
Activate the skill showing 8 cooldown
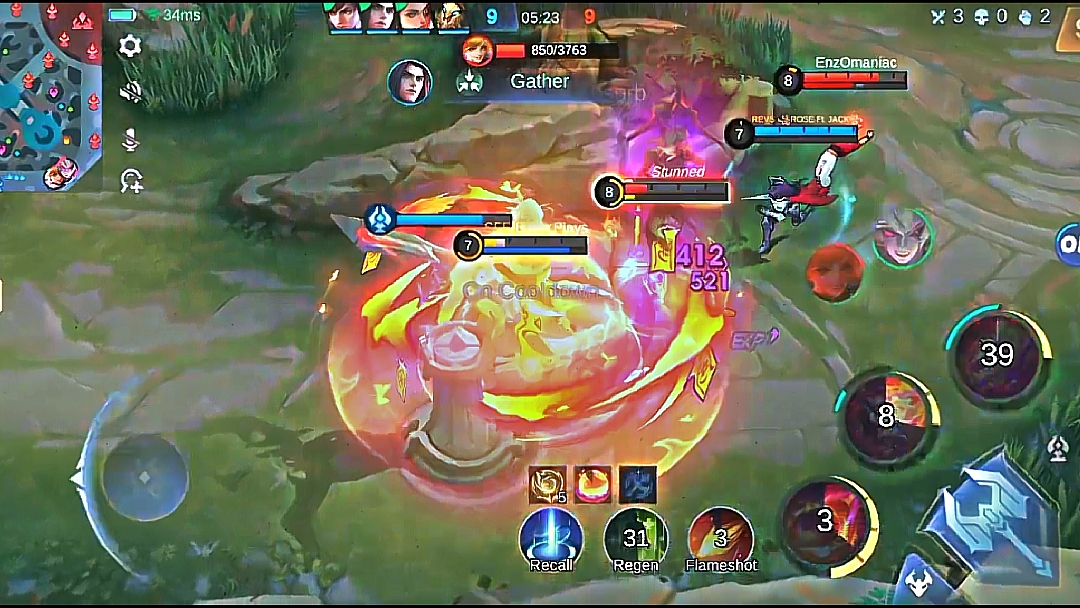pos(885,416)
